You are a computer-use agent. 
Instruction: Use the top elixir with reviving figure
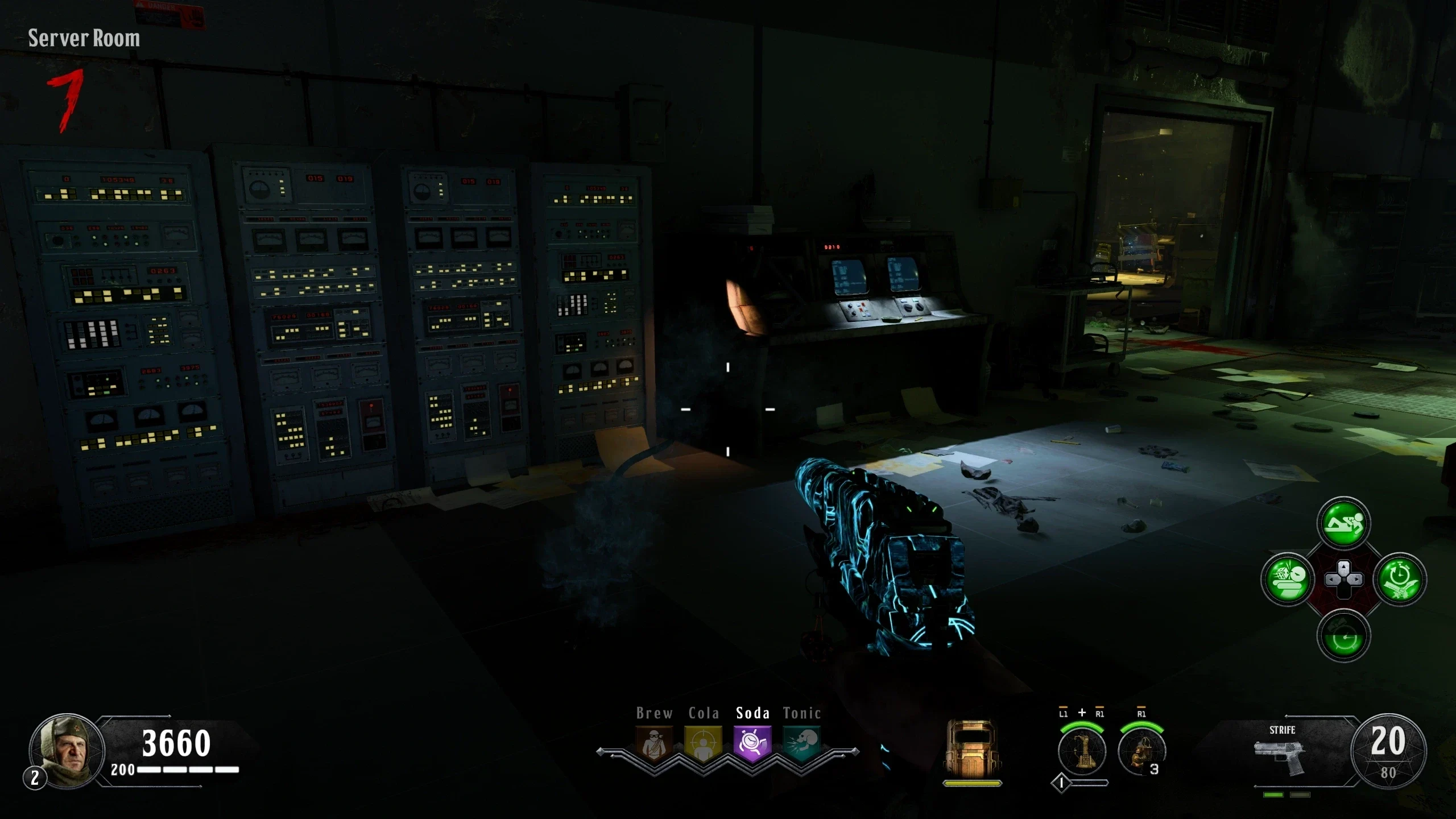pos(1343,524)
